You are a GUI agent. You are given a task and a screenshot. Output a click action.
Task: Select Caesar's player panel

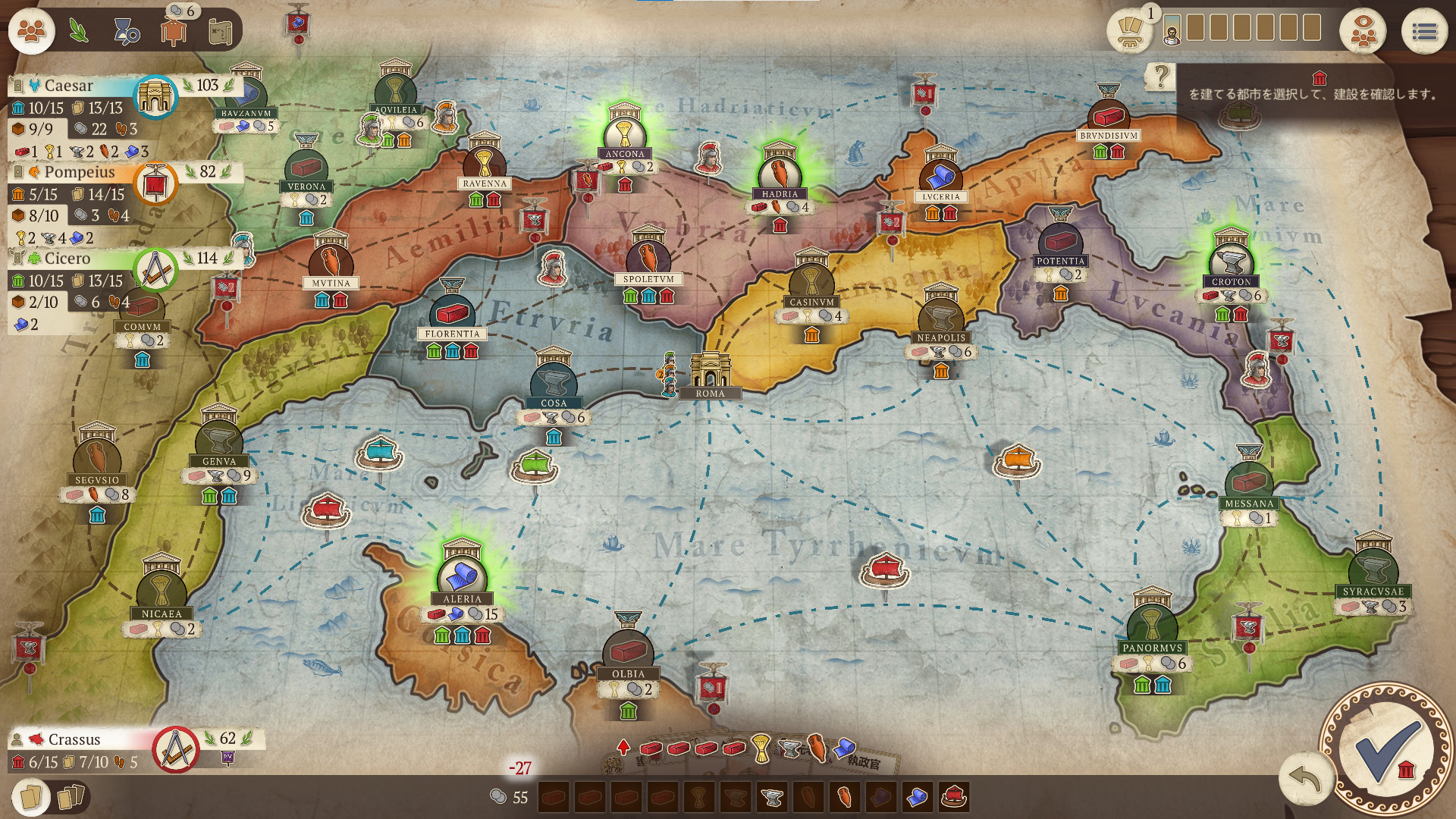click(68, 86)
